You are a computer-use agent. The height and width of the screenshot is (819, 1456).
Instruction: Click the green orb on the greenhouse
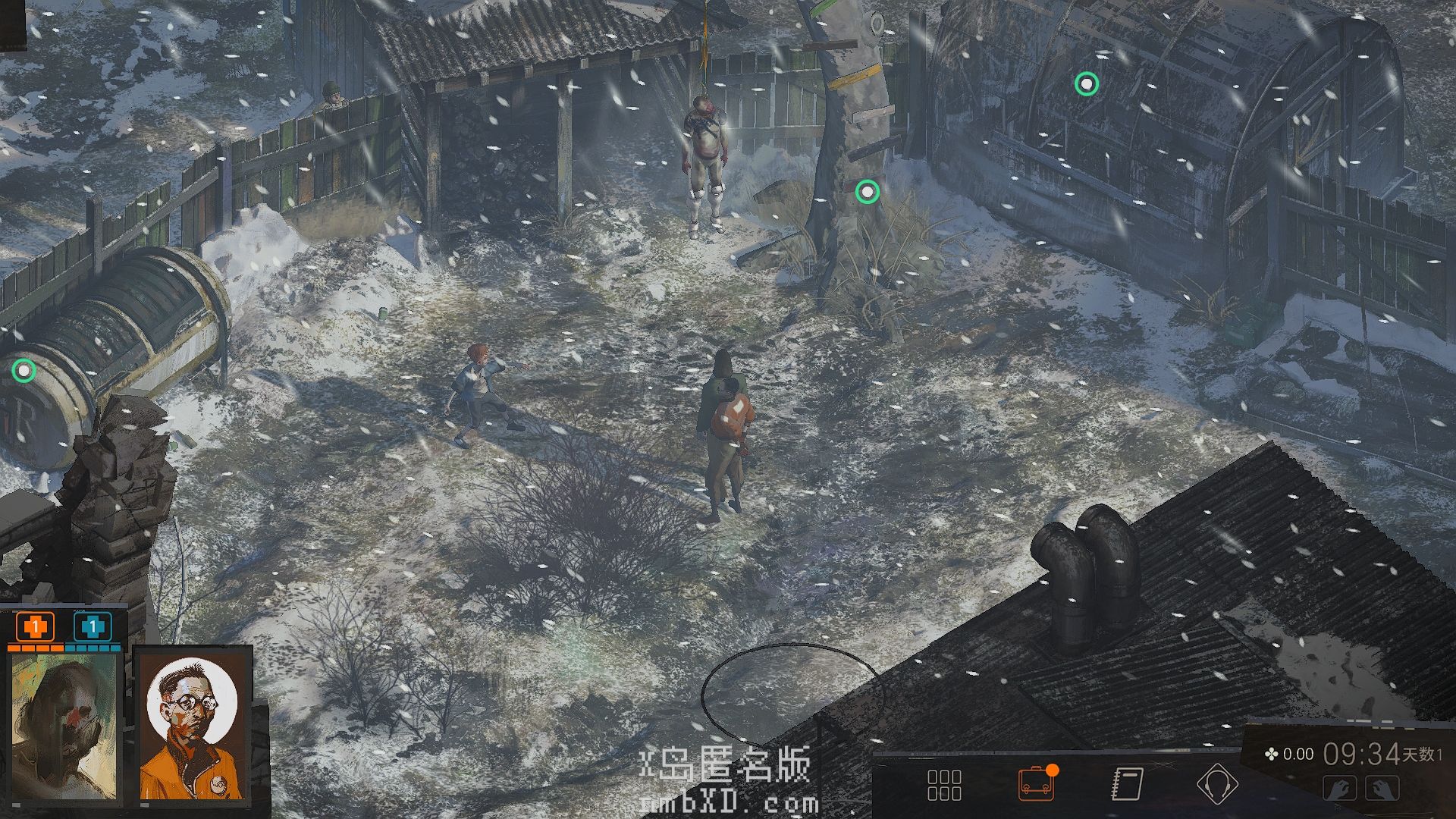click(1087, 83)
